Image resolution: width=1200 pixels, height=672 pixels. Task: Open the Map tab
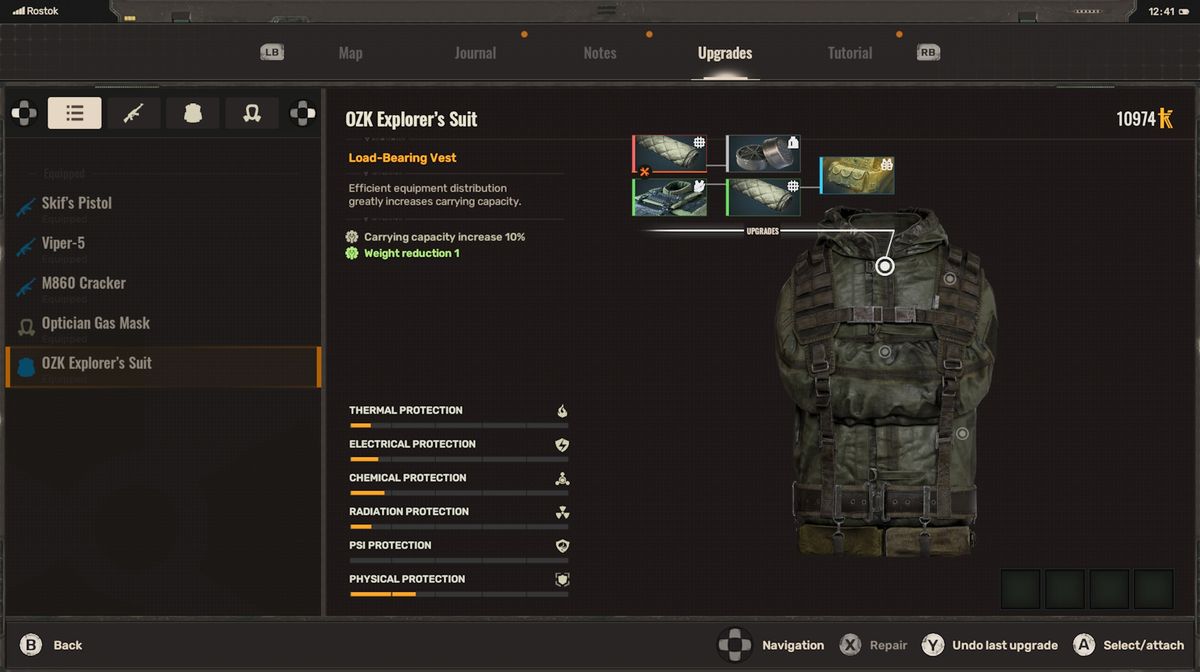(350, 53)
